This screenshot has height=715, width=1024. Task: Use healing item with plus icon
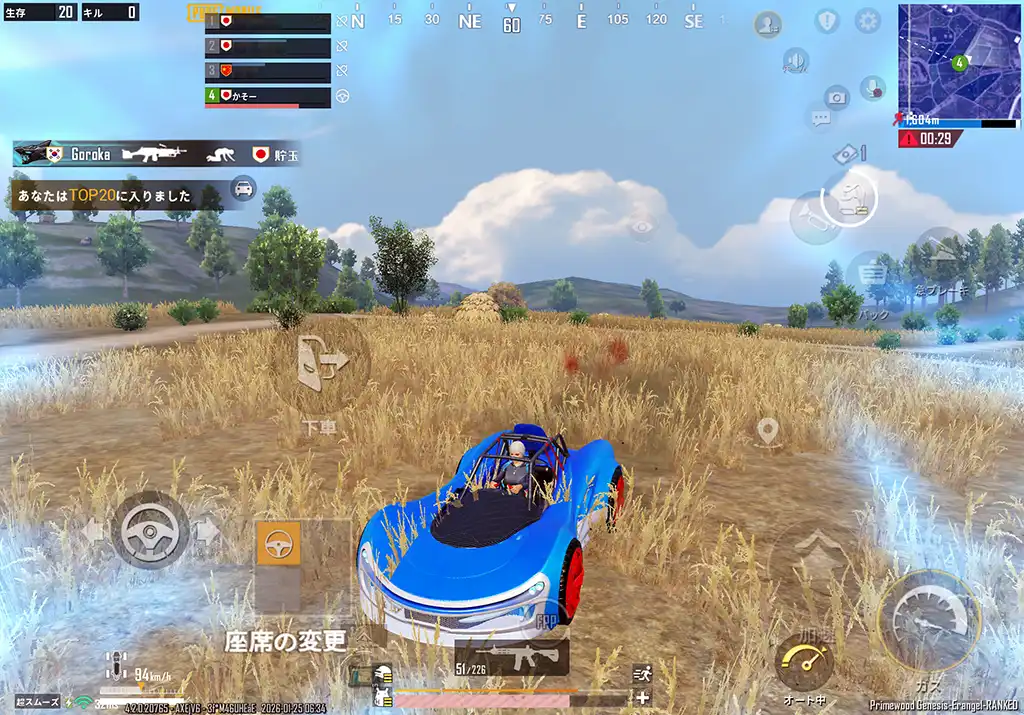(x=642, y=698)
